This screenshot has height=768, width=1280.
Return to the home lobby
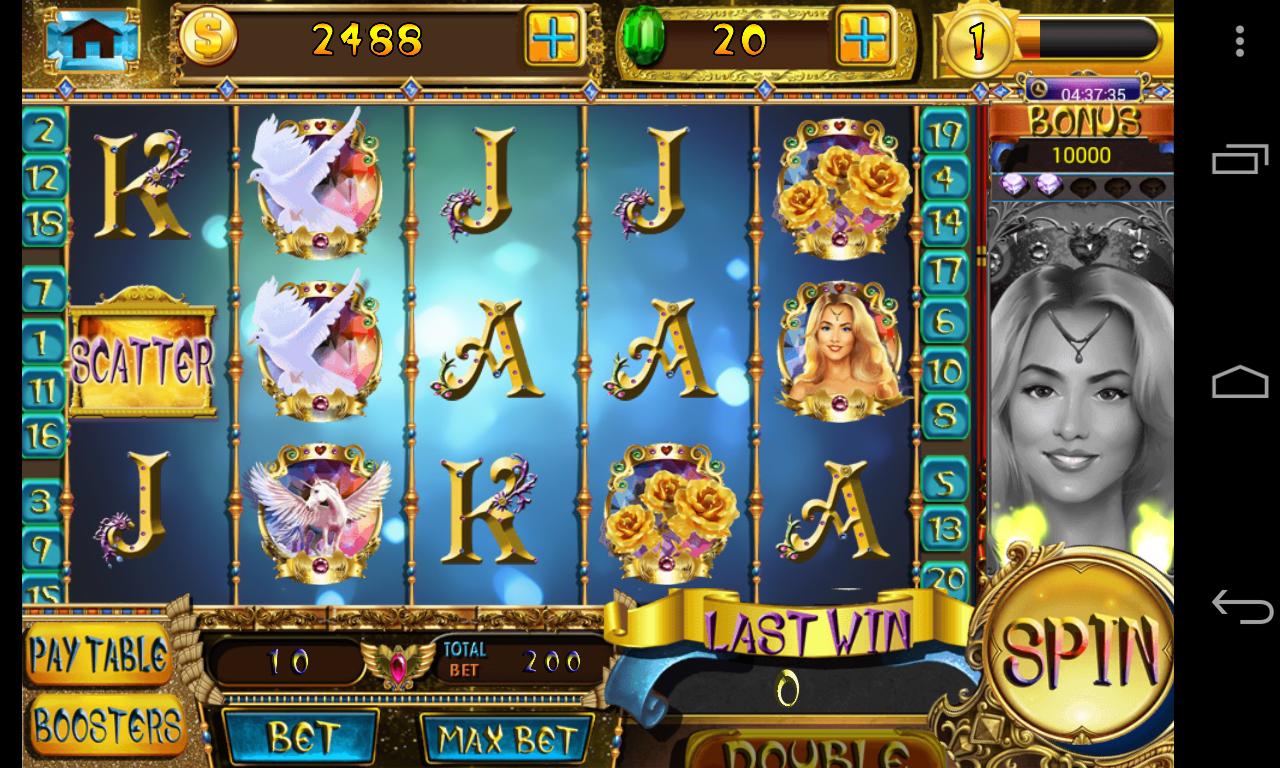tap(92, 39)
